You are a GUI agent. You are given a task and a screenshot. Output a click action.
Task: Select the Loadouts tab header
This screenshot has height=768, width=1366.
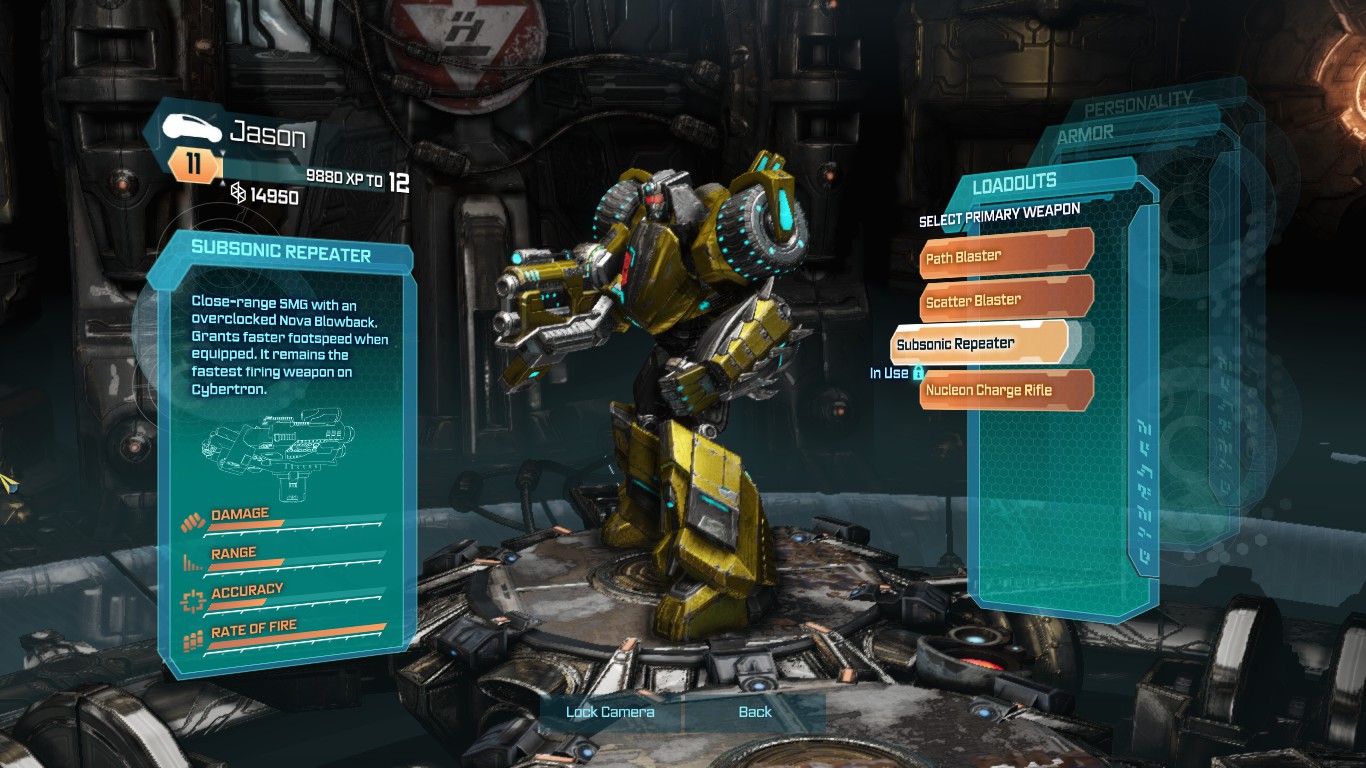[x=1014, y=184]
